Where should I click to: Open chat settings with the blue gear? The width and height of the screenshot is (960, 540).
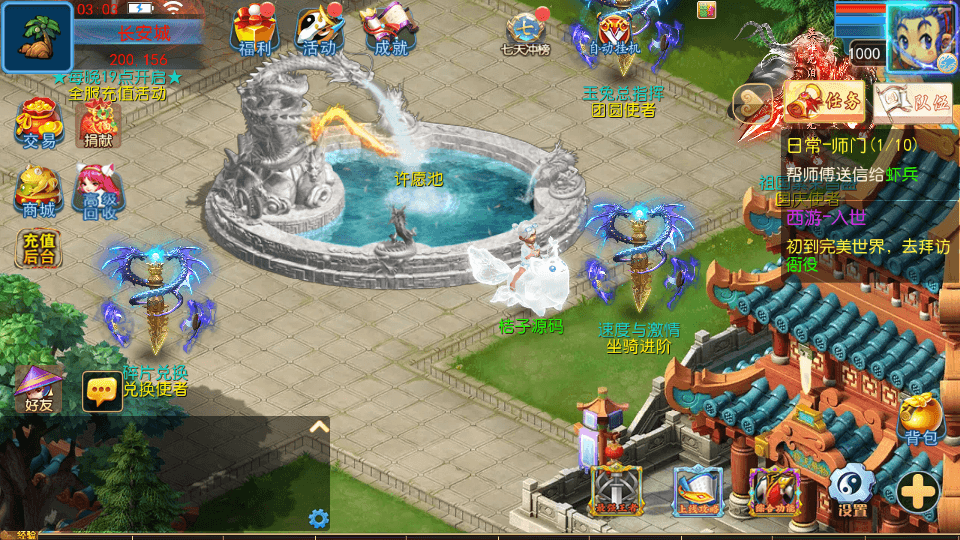click(319, 518)
